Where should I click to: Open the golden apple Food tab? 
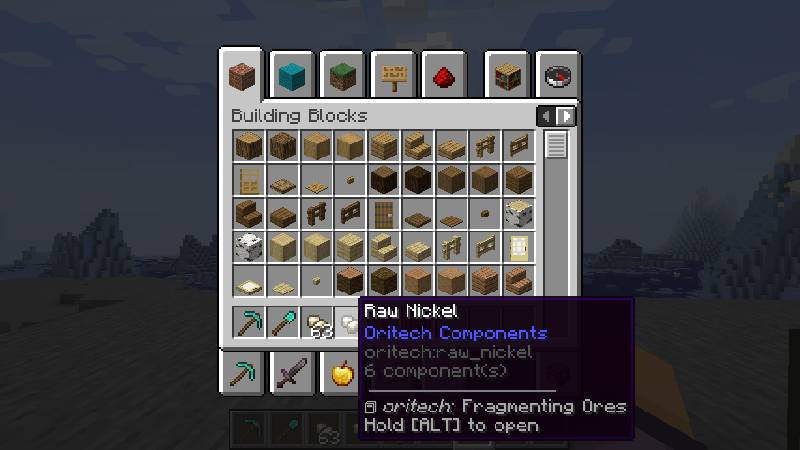point(343,375)
